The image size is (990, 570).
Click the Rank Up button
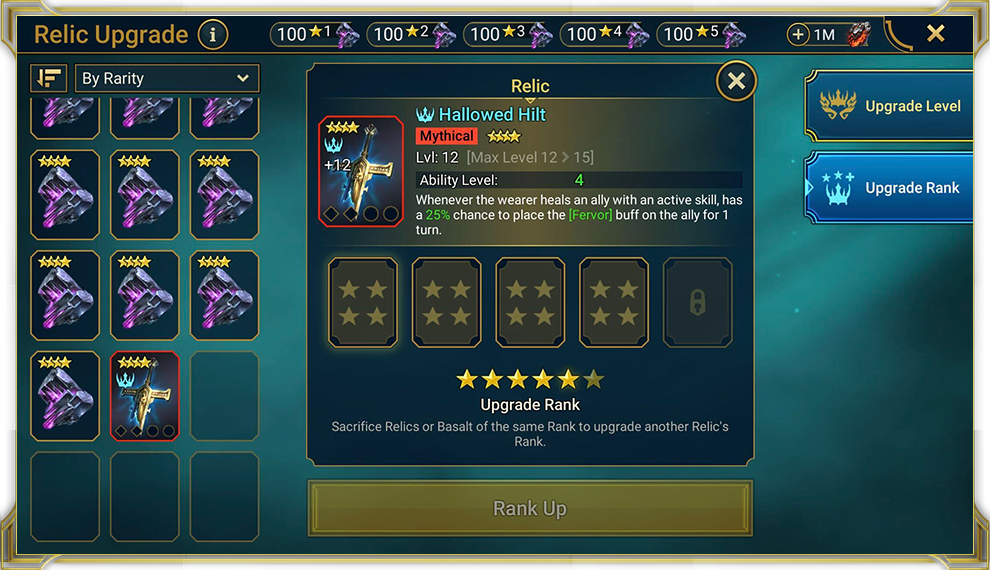tap(530, 508)
